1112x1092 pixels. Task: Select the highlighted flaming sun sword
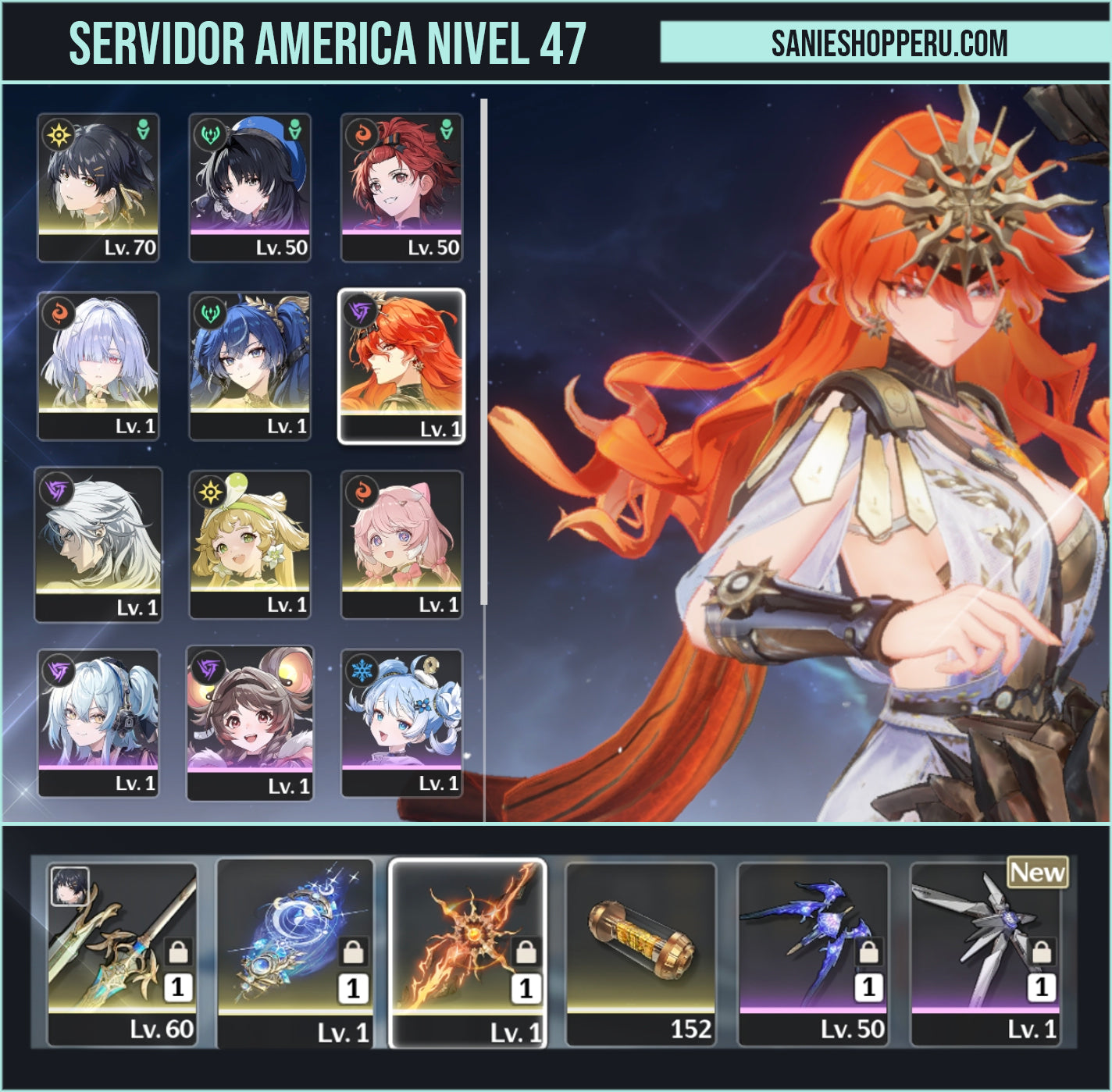(x=467, y=953)
